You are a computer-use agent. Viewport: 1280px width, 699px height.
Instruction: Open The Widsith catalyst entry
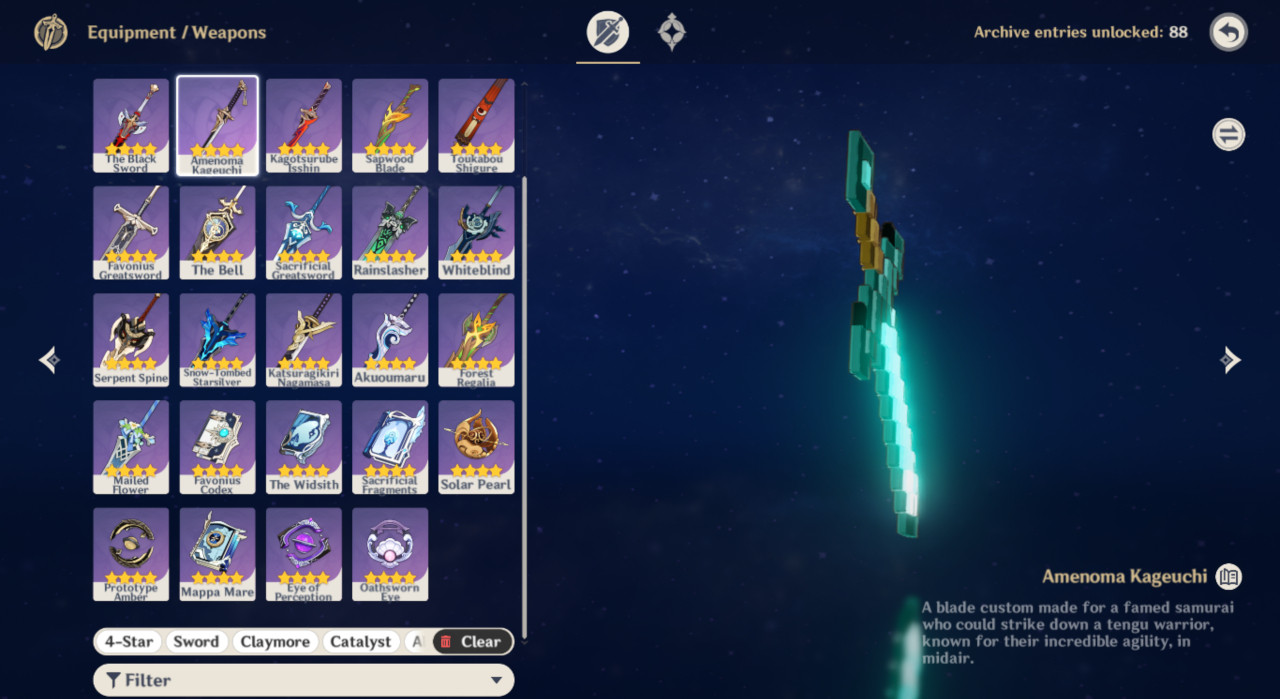coord(304,446)
